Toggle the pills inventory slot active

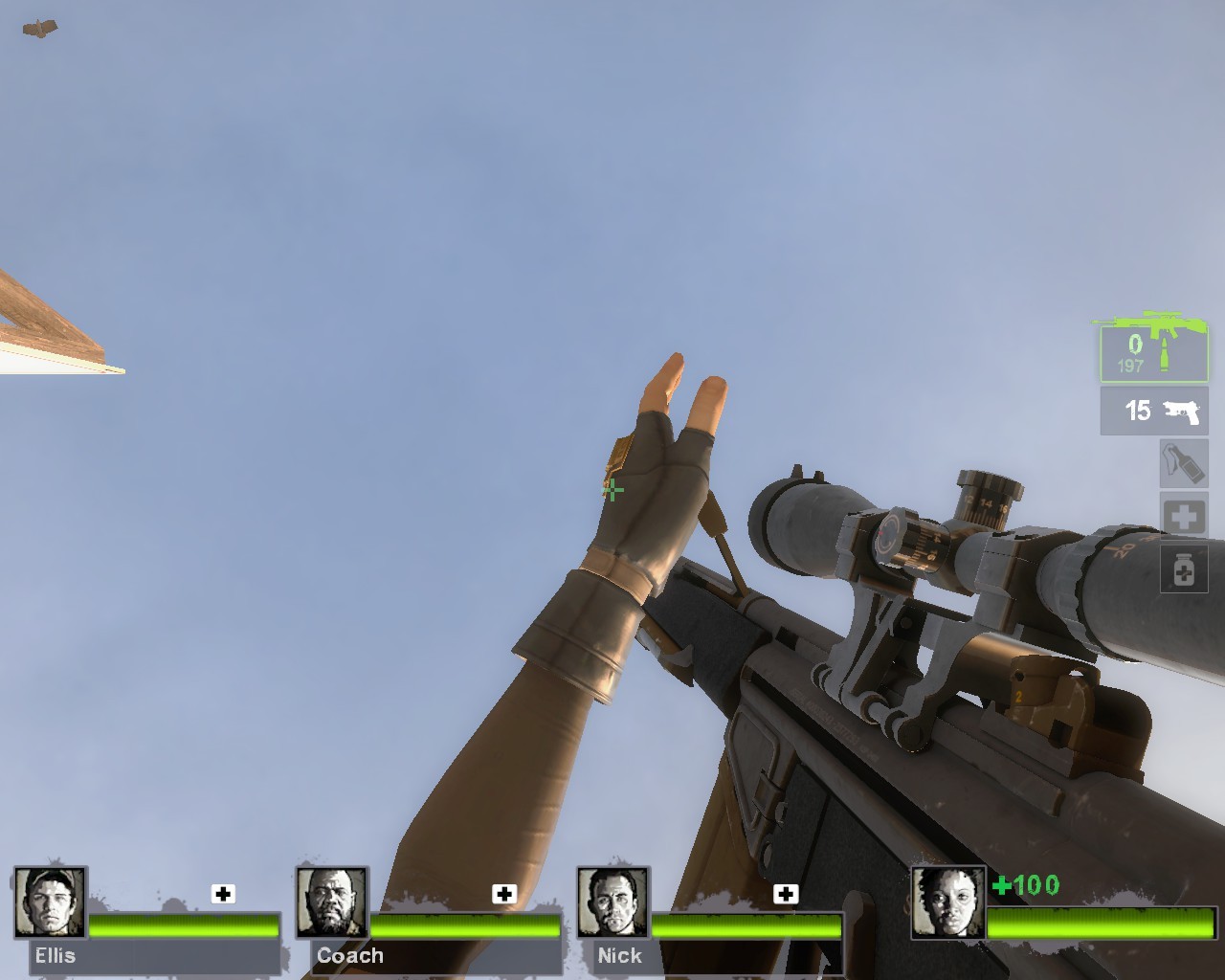pyautogui.click(x=1184, y=568)
